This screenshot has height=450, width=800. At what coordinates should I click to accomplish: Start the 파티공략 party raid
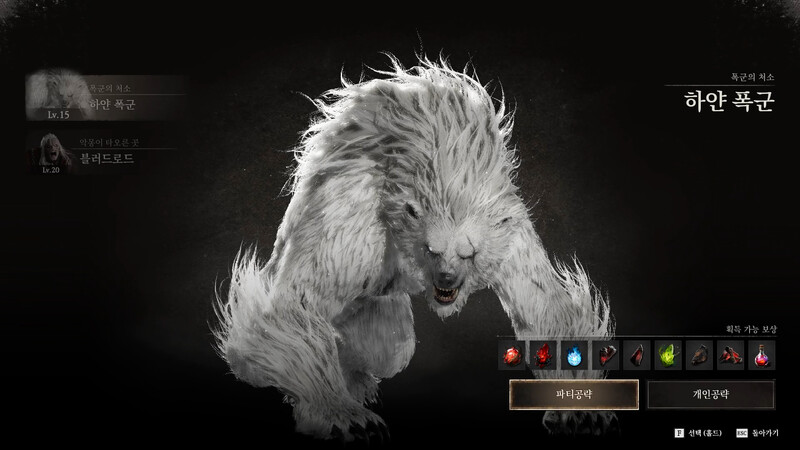tap(574, 394)
